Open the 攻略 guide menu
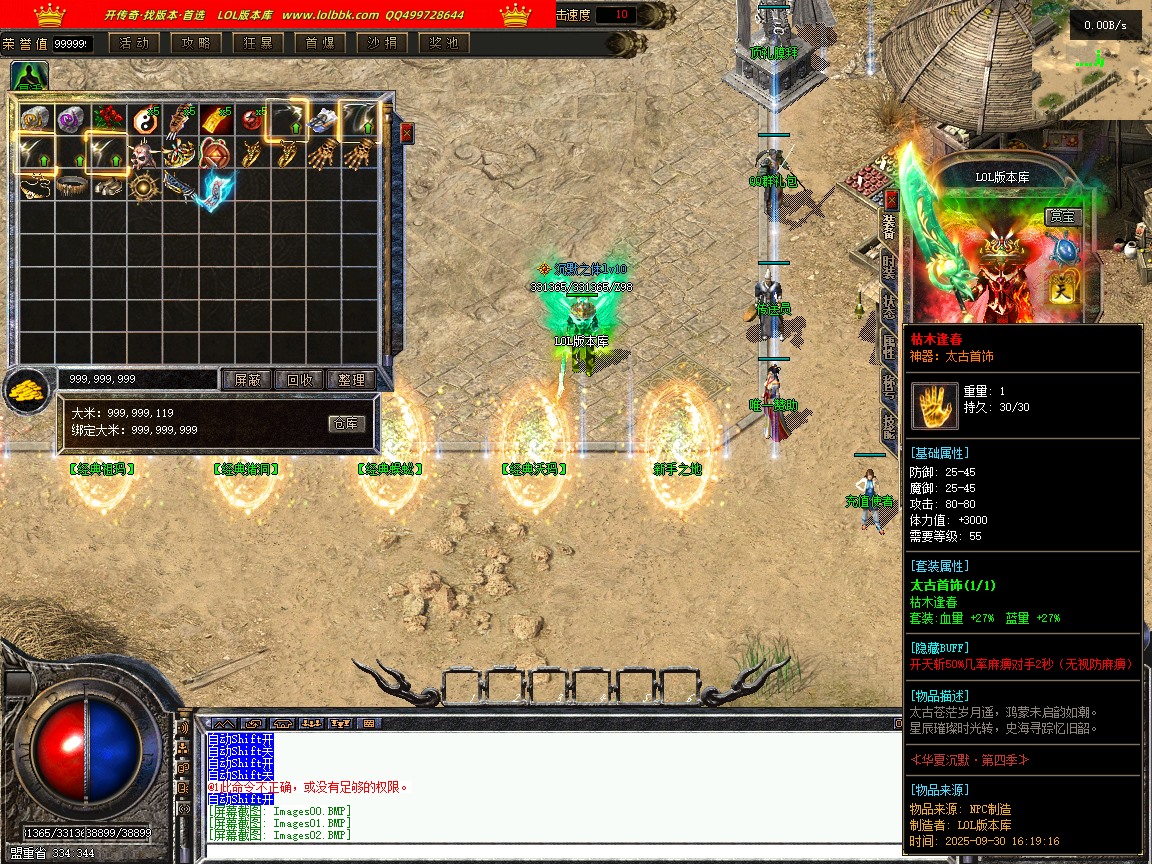This screenshot has height=864, width=1152. [x=196, y=43]
